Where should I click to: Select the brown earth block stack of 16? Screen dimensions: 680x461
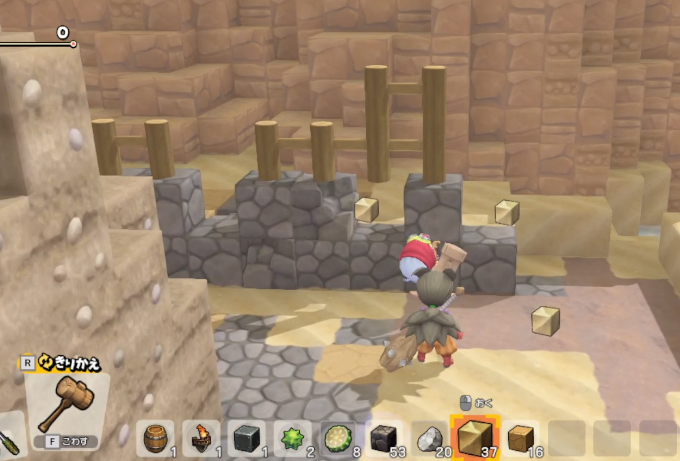coord(520,438)
